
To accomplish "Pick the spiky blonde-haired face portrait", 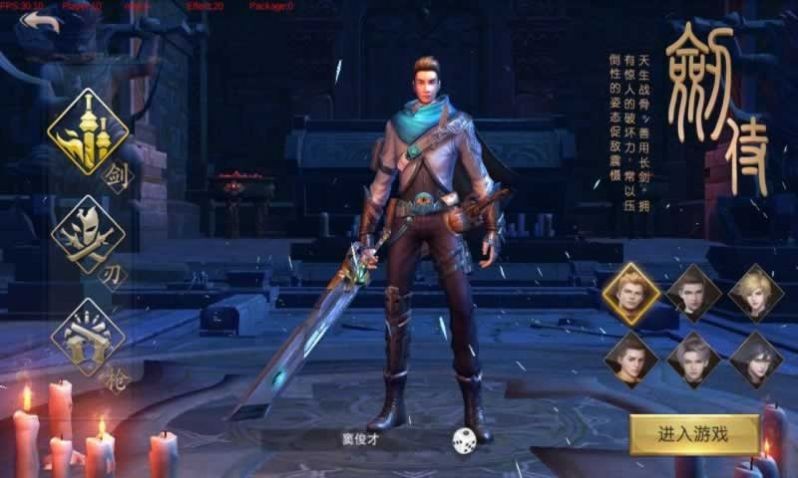I will tap(755, 292).
